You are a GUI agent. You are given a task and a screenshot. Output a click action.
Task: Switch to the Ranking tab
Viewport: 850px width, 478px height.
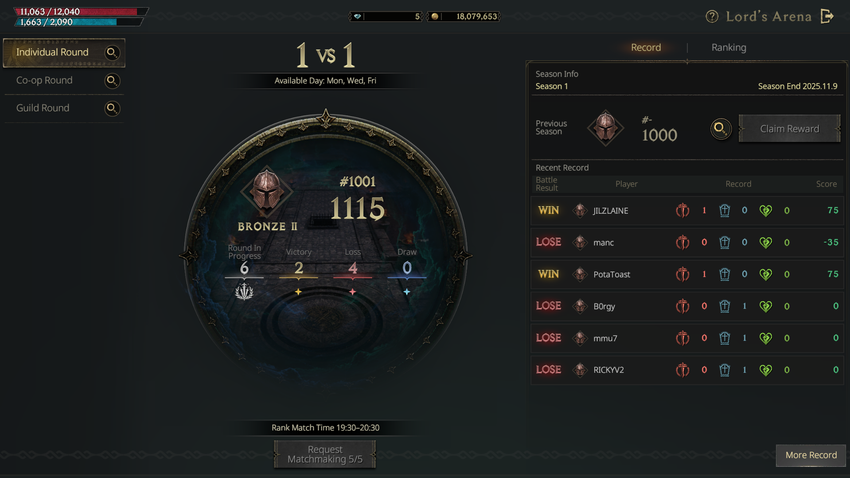(728, 47)
